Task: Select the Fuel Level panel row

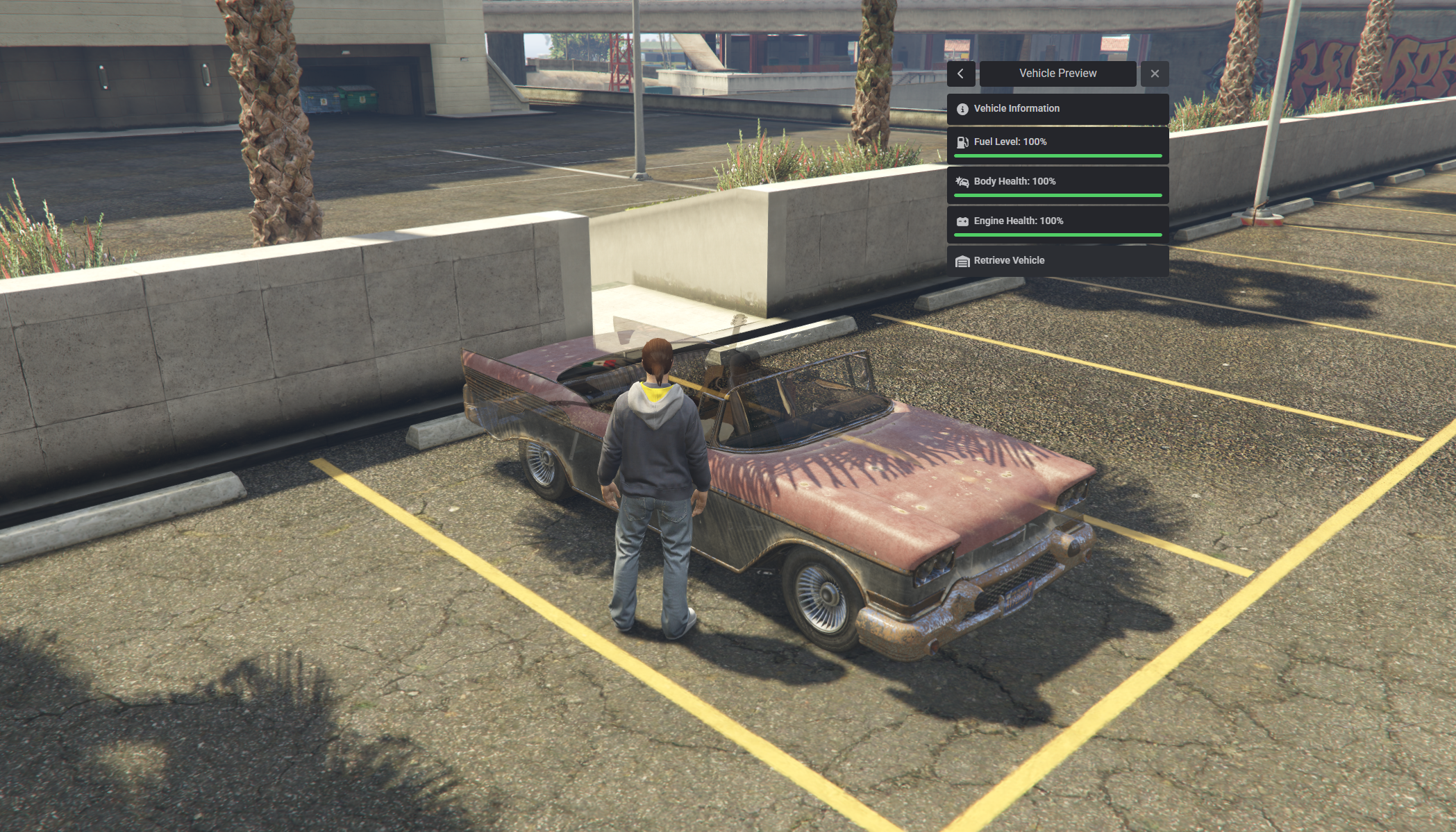Action: click(1057, 146)
